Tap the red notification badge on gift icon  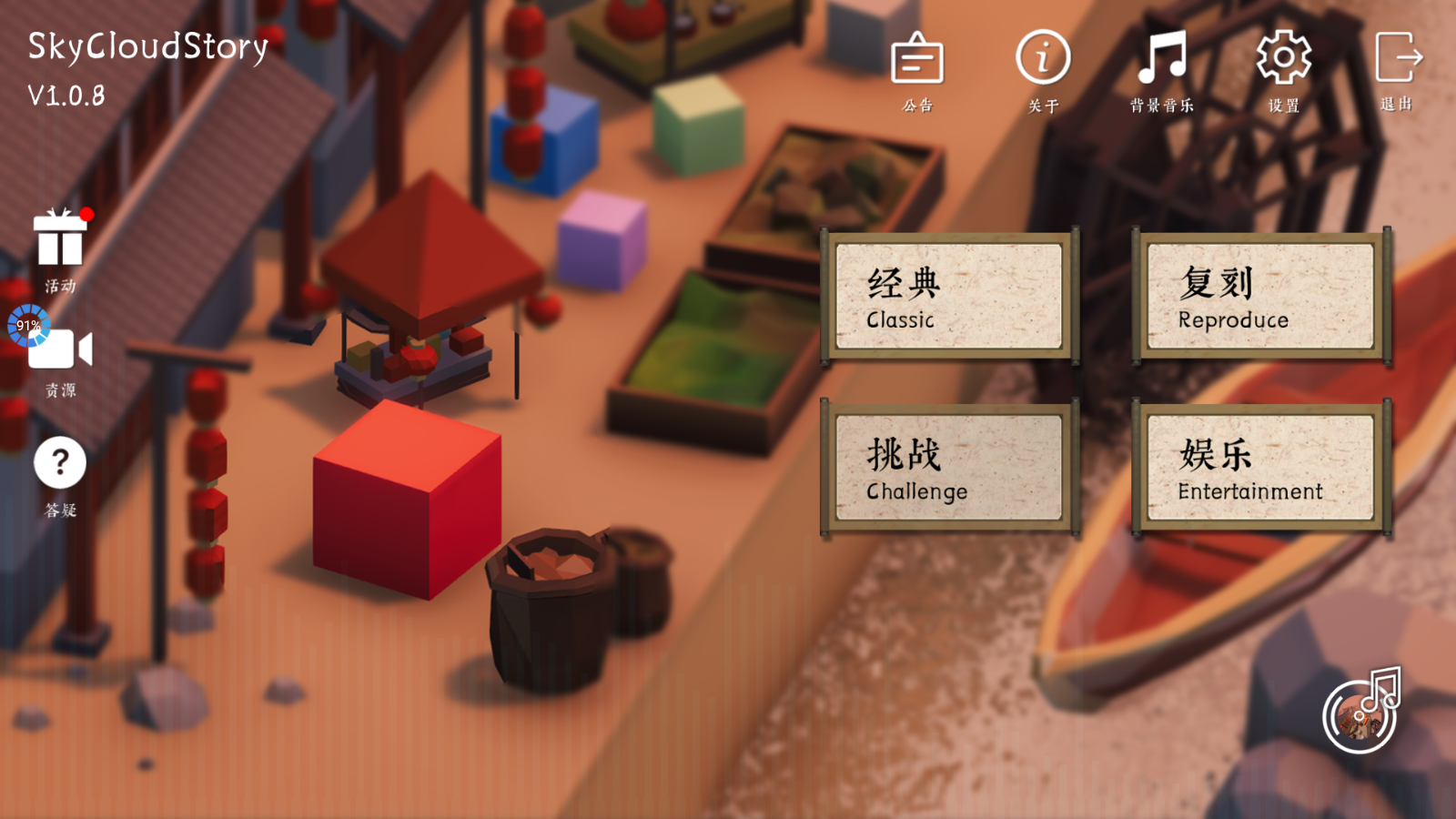(x=86, y=217)
